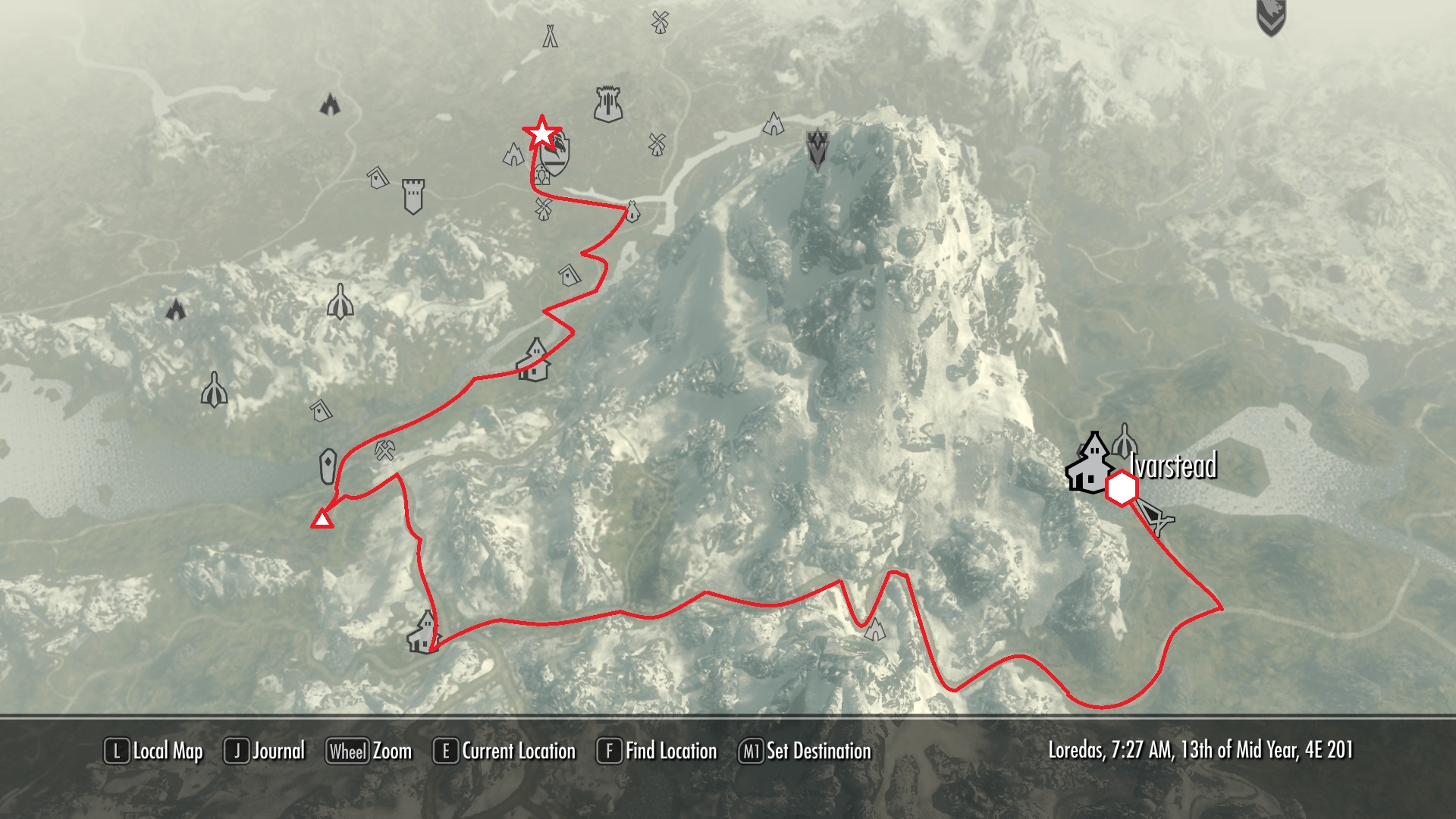
Task: Select the tent camp marker
Action: point(550,36)
